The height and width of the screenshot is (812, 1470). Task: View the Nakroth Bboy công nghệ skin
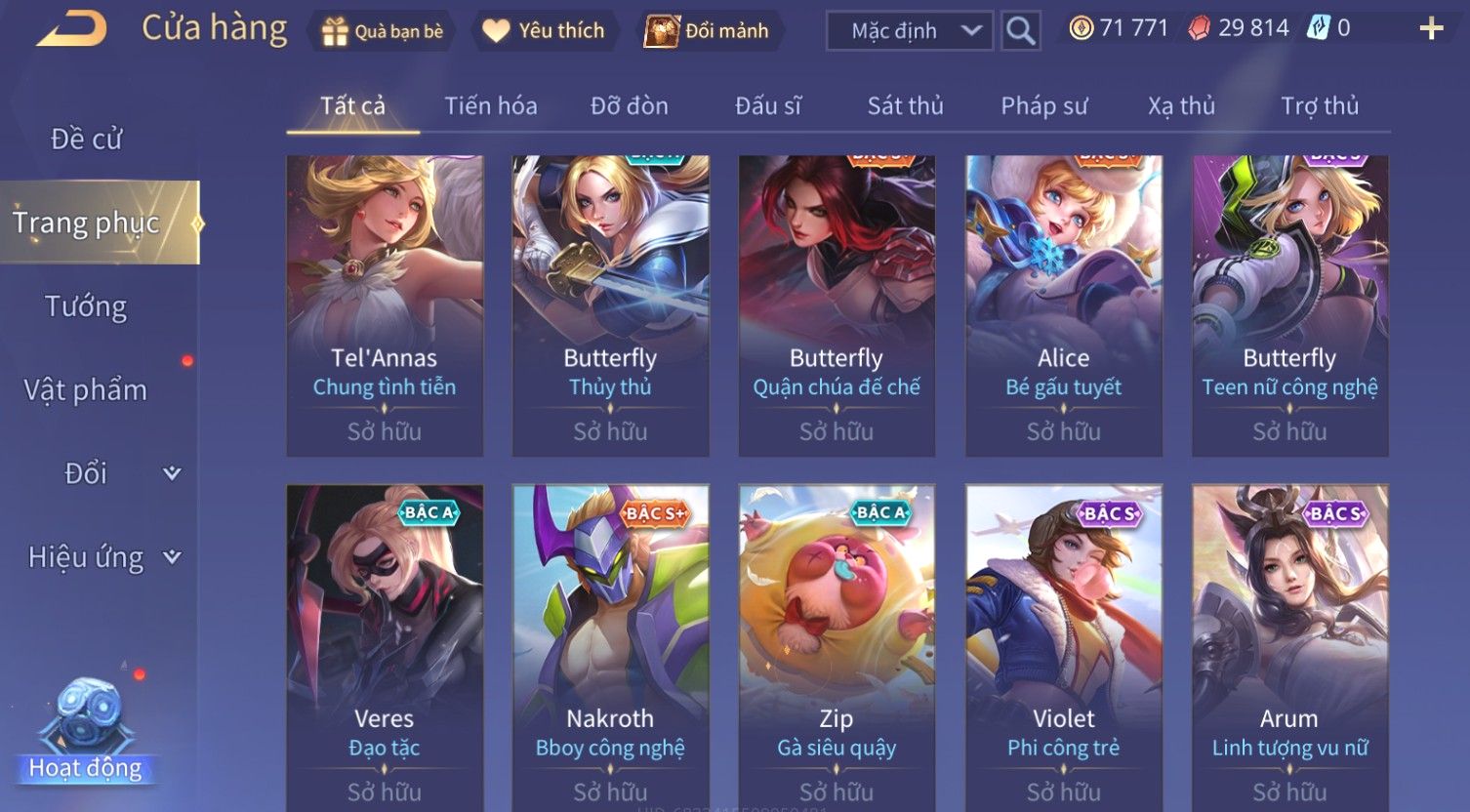[x=611, y=644]
